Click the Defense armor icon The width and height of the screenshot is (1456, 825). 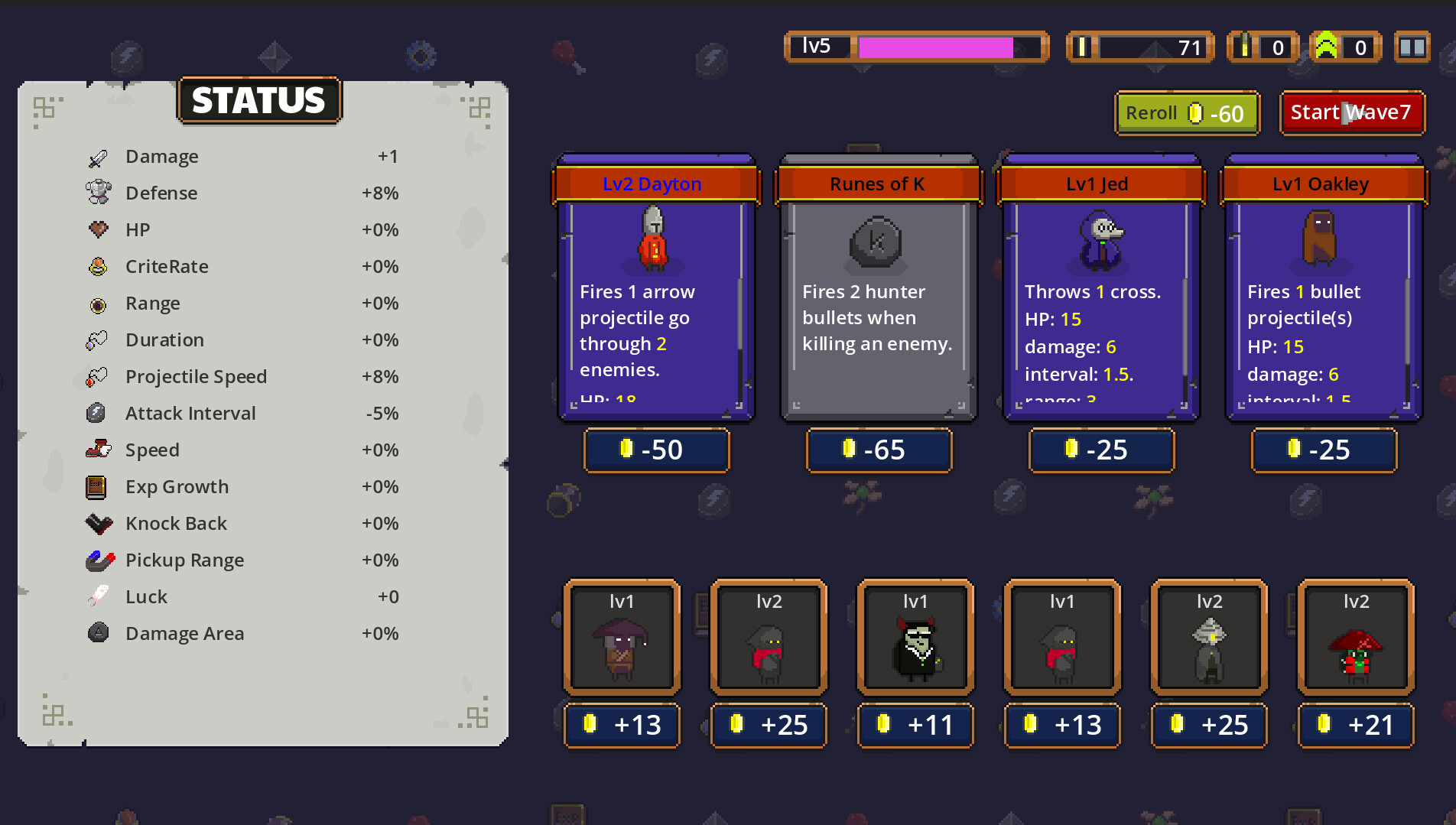[97, 192]
